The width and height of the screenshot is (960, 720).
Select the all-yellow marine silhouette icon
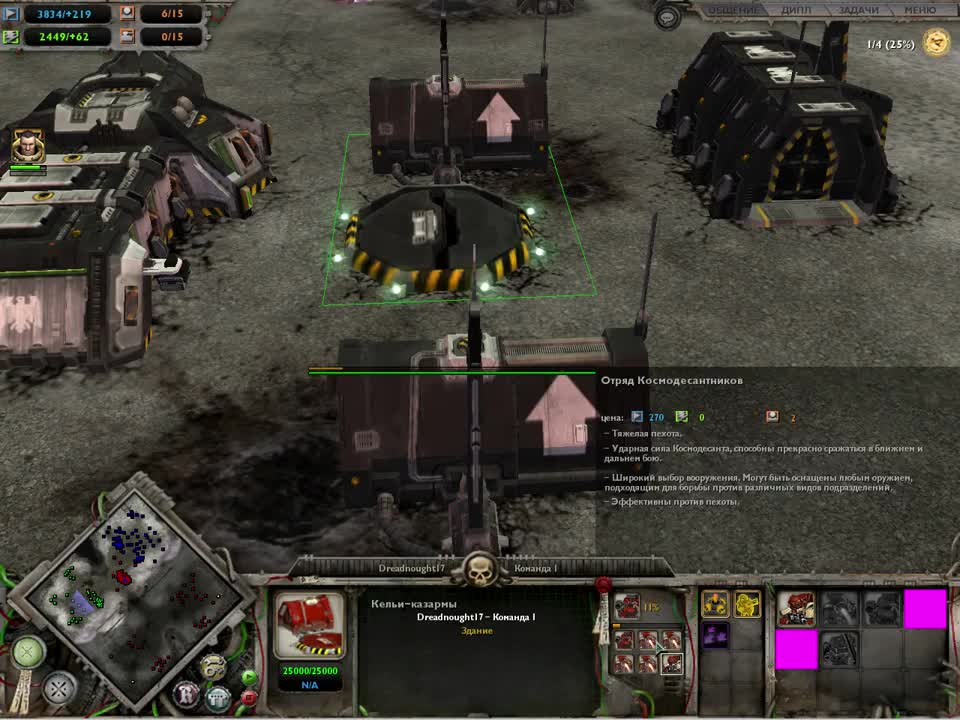[747, 604]
